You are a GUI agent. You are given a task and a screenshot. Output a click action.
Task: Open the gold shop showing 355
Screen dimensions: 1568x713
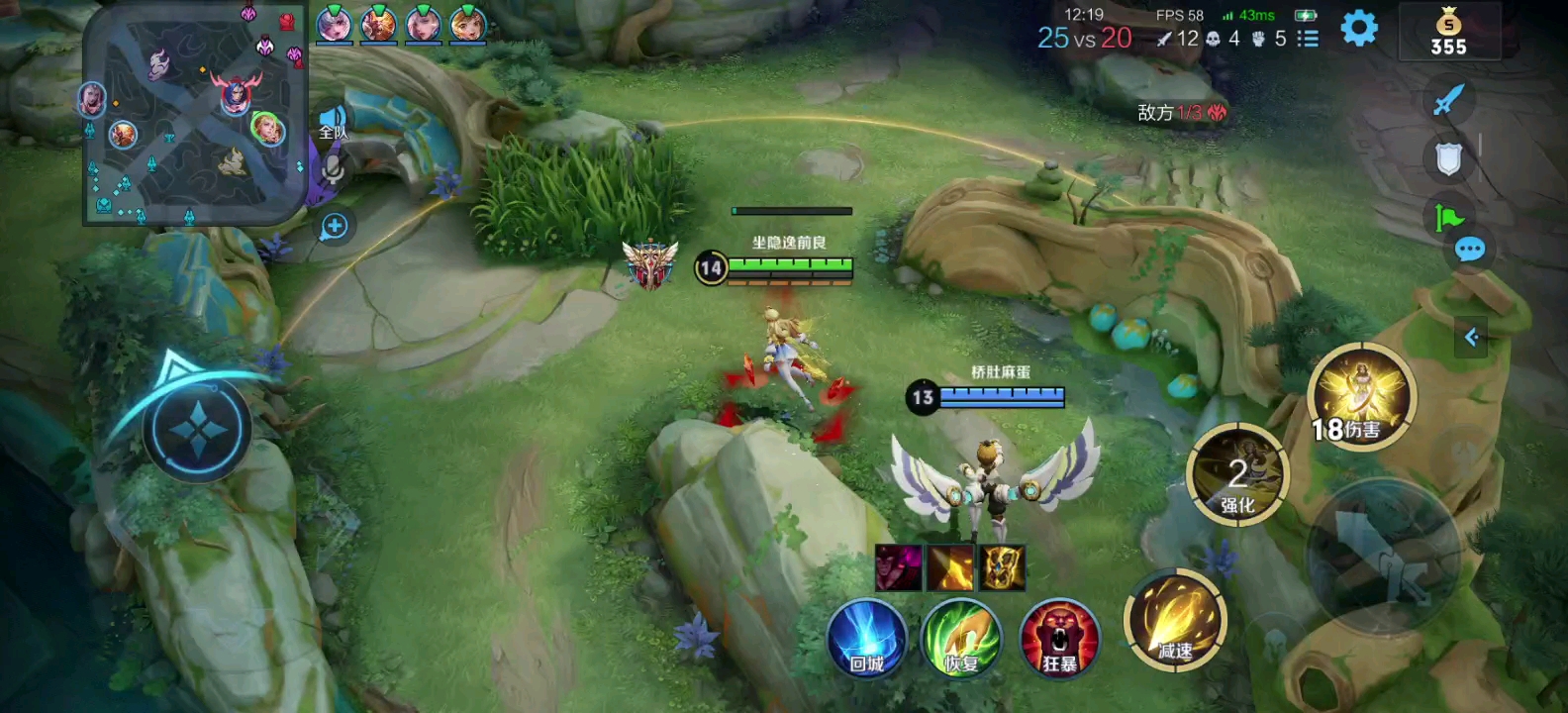pos(1448,32)
